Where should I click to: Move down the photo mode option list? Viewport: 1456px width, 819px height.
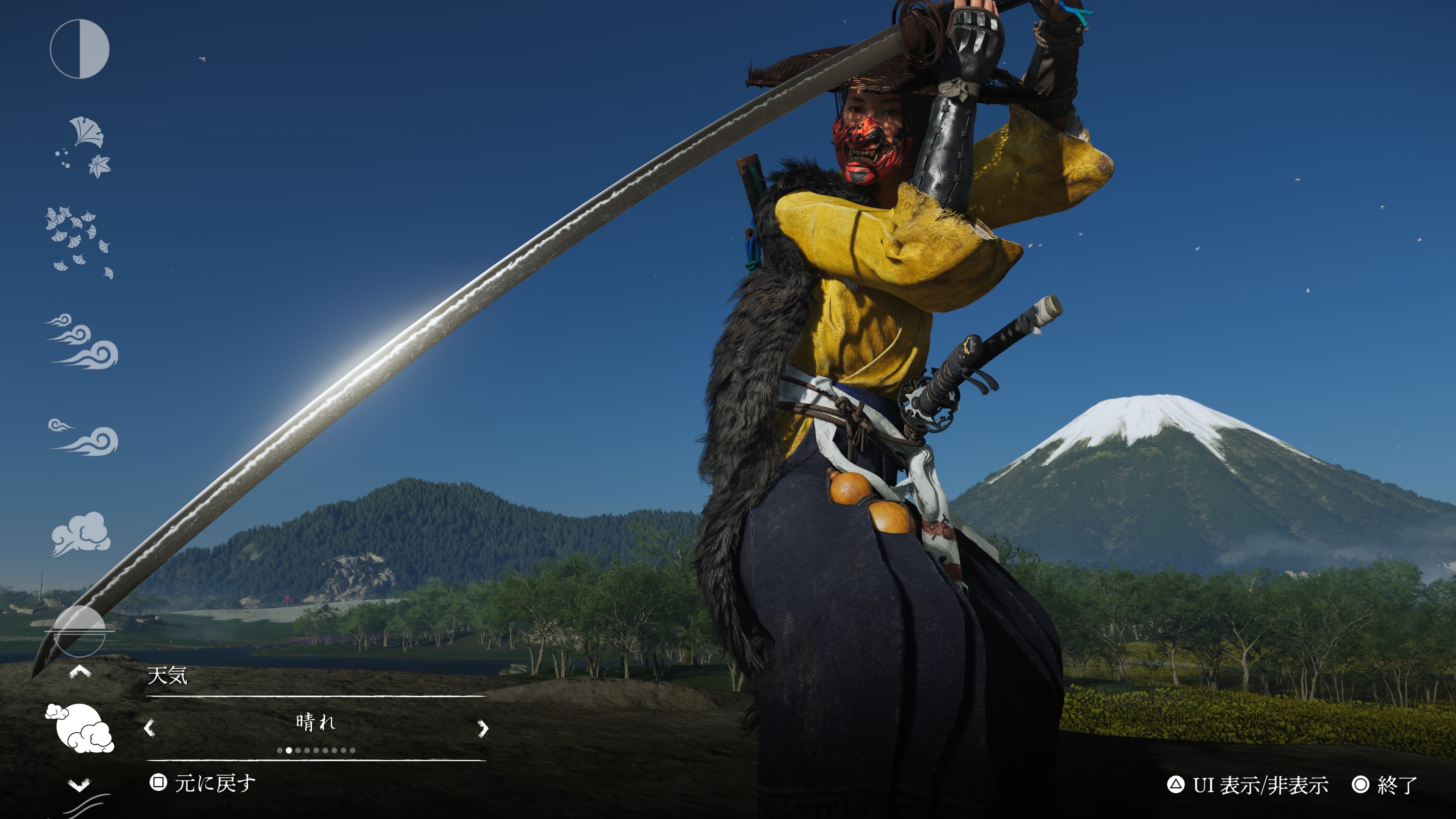click(x=79, y=784)
